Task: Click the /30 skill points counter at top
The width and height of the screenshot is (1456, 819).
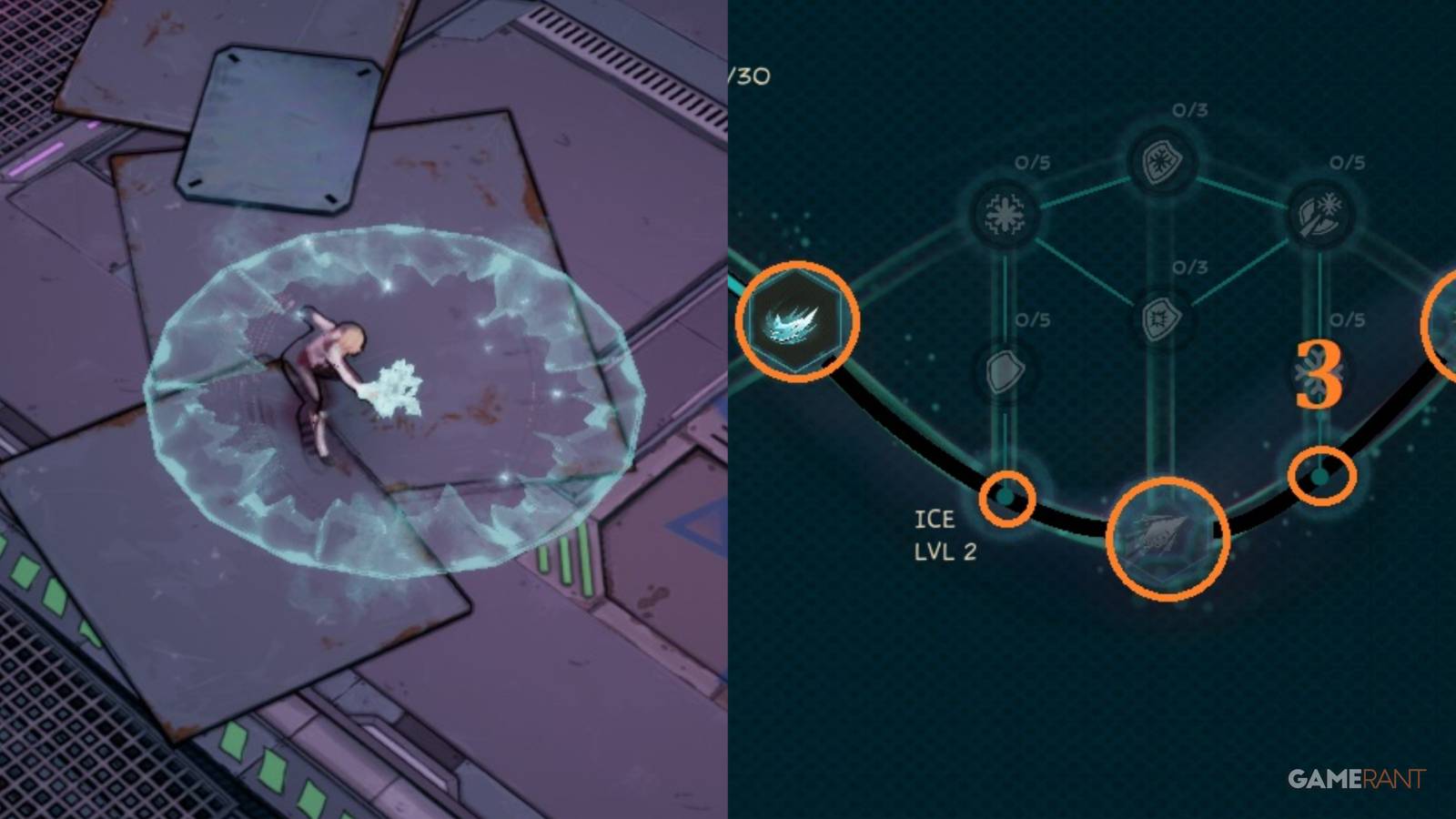Action: (x=749, y=77)
